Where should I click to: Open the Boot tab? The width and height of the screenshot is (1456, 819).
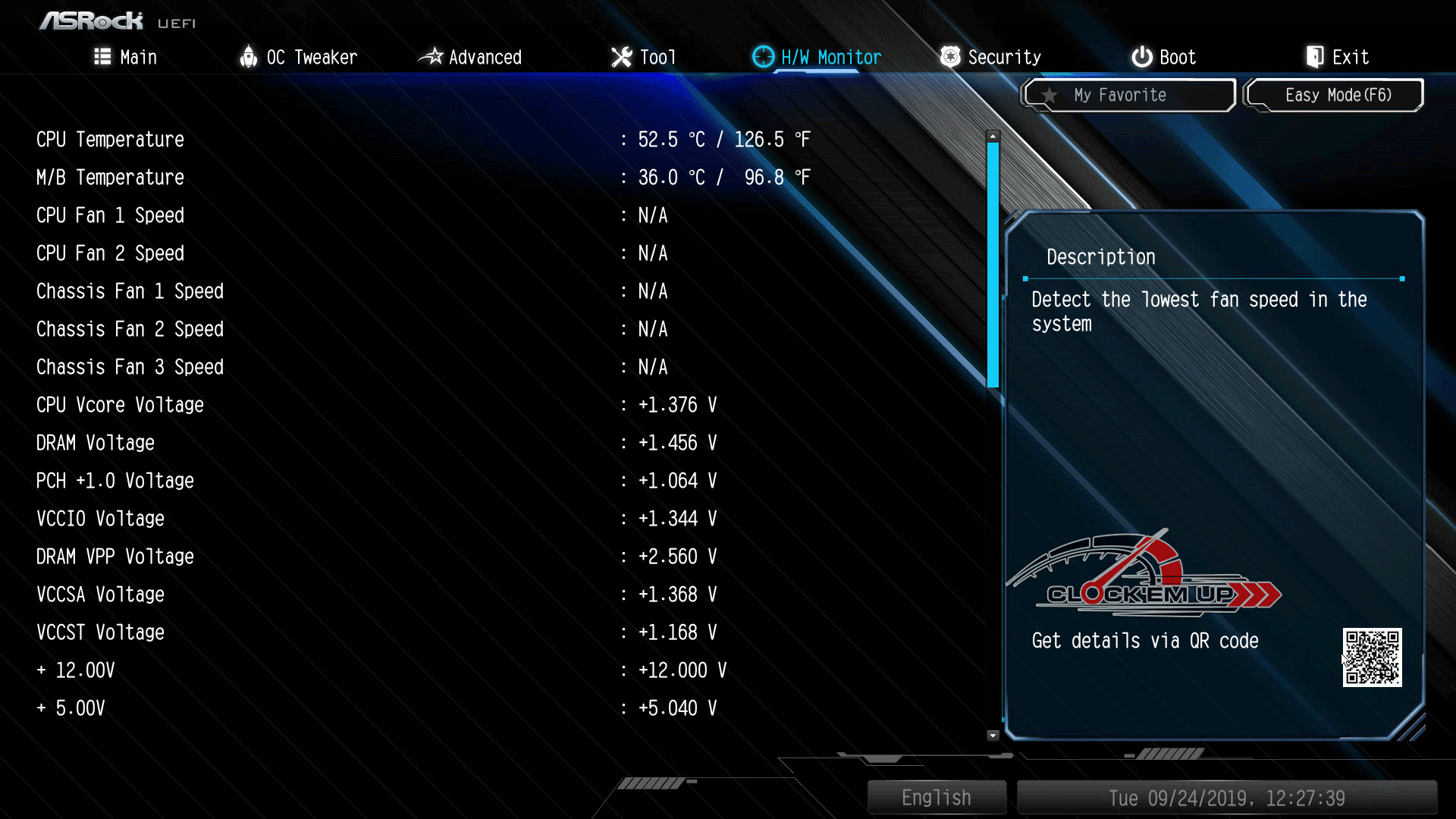click(x=1163, y=57)
